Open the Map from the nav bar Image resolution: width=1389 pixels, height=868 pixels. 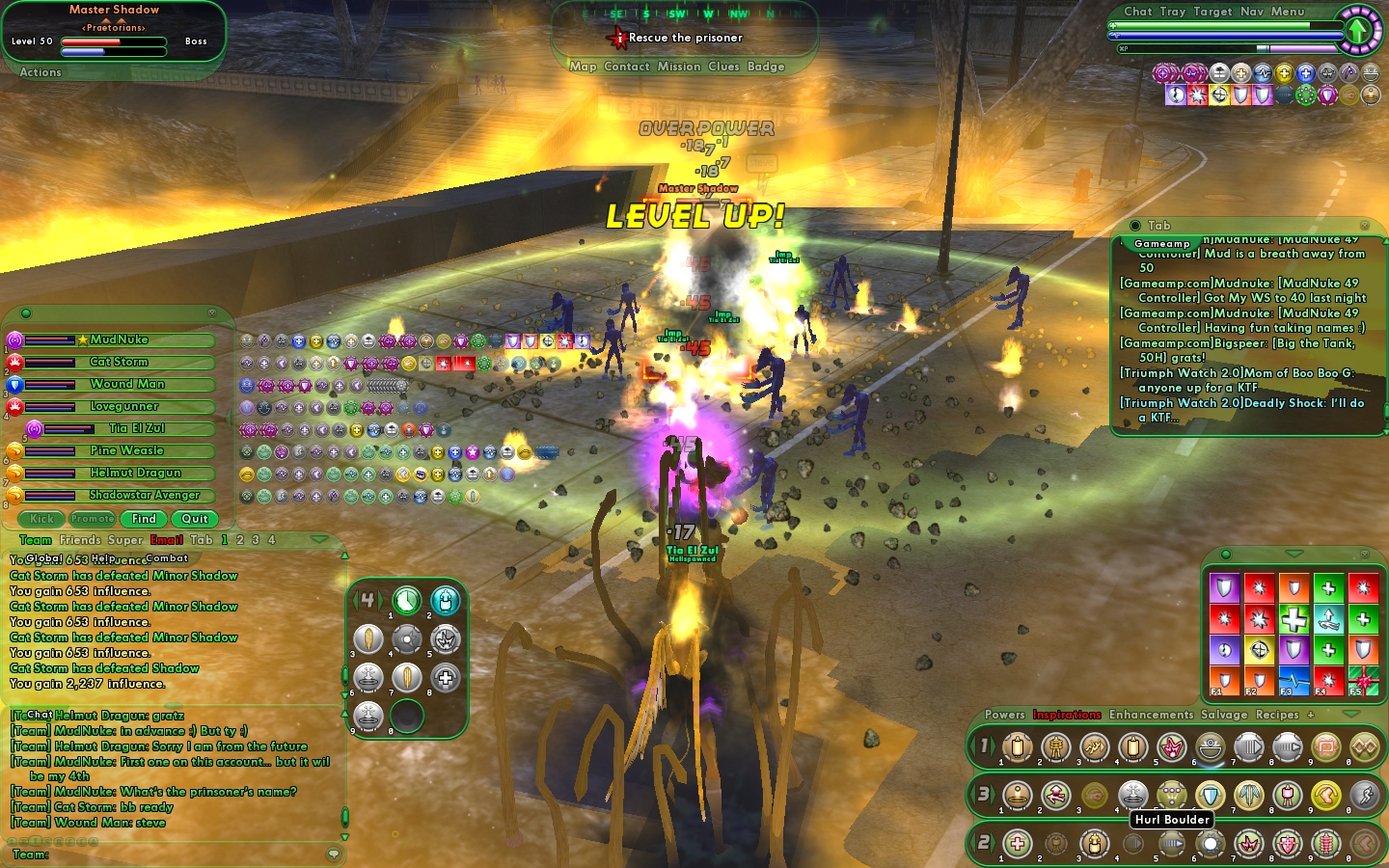[583, 67]
